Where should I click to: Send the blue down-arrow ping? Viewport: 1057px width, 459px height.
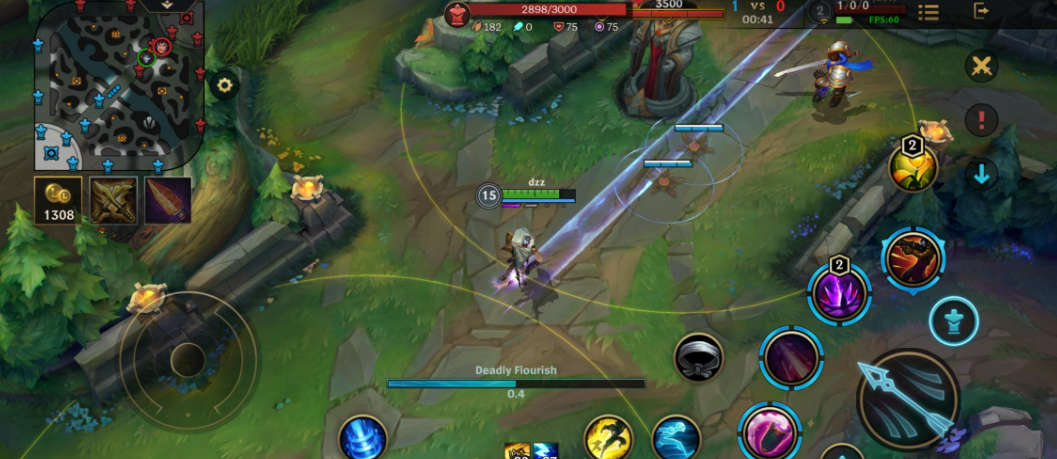[981, 174]
